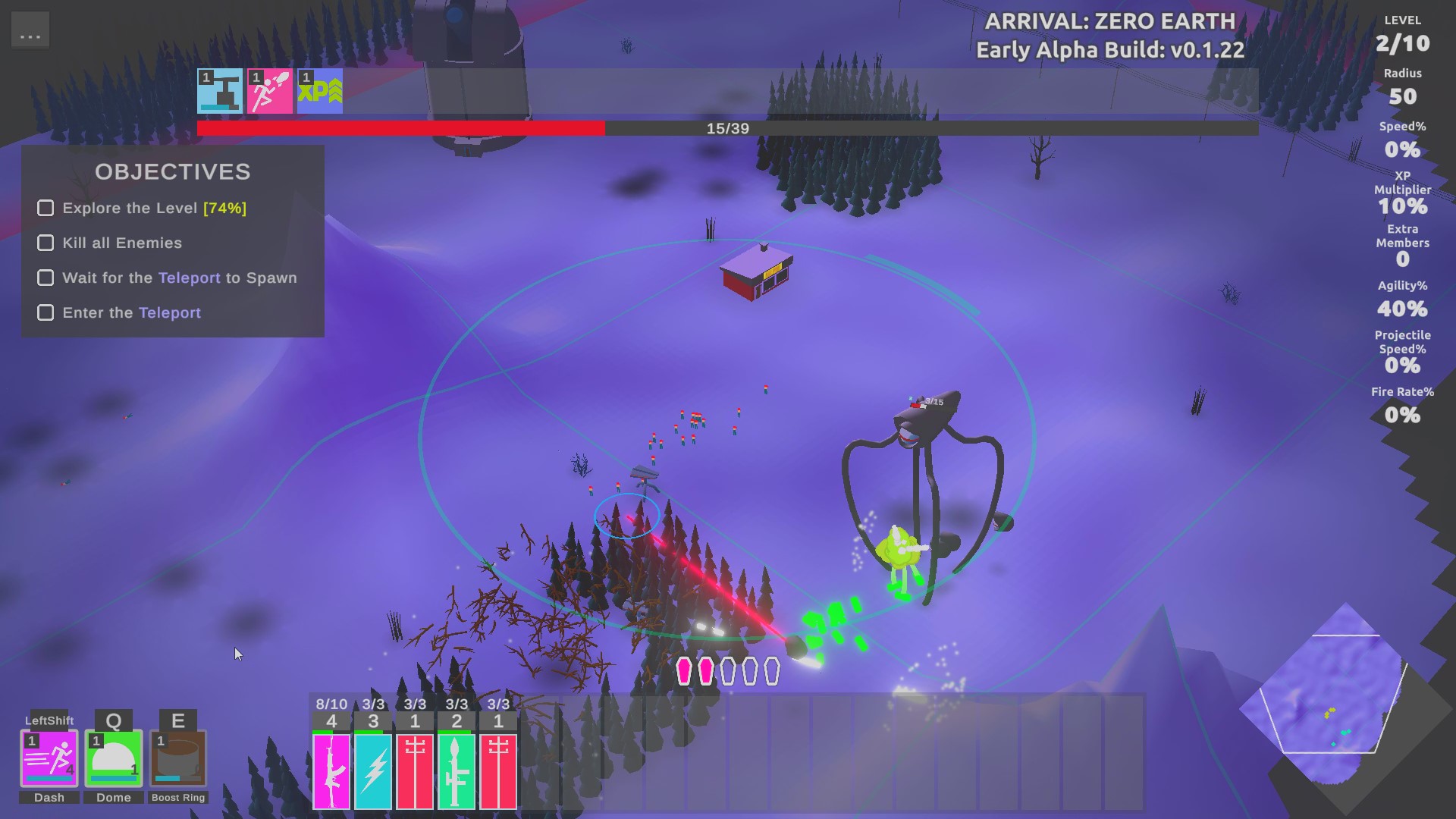Mark the Enter the Teleport objective checkbox
Viewport: 1456px width, 819px height.
45,312
